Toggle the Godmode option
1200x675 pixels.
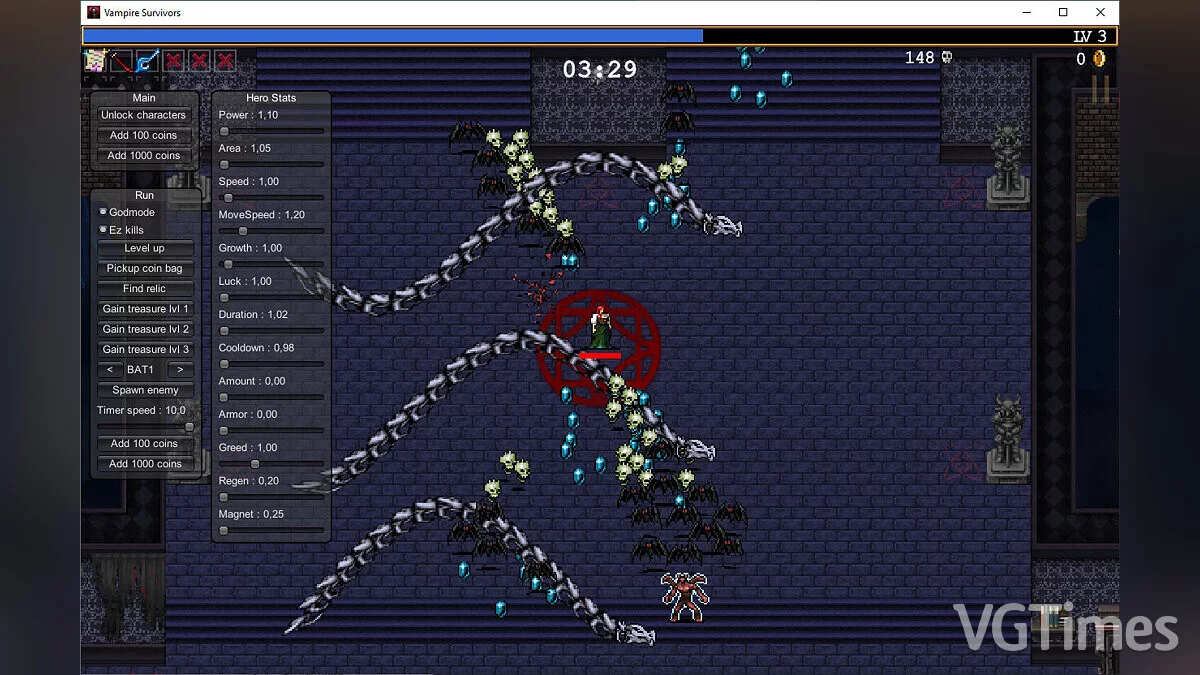(103, 212)
